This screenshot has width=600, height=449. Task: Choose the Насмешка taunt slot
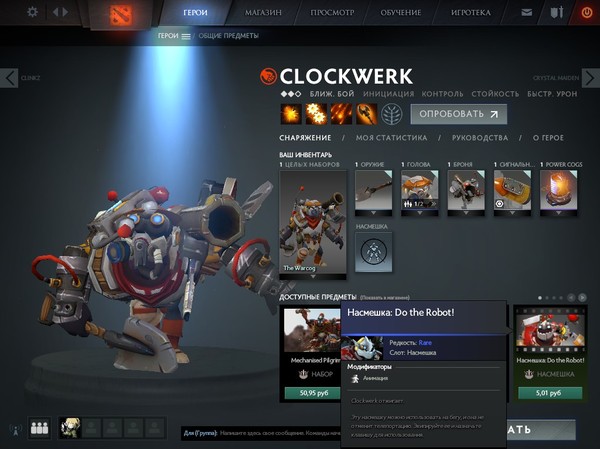pos(373,250)
